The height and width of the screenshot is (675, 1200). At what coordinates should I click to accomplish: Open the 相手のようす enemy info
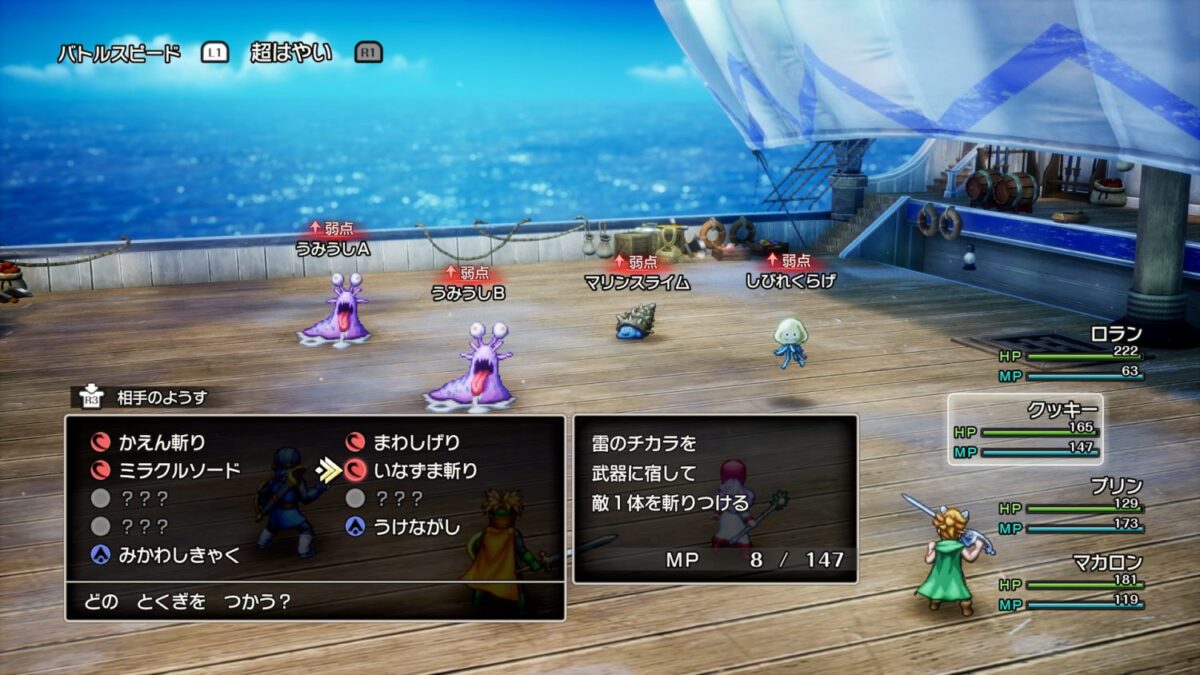(x=158, y=398)
